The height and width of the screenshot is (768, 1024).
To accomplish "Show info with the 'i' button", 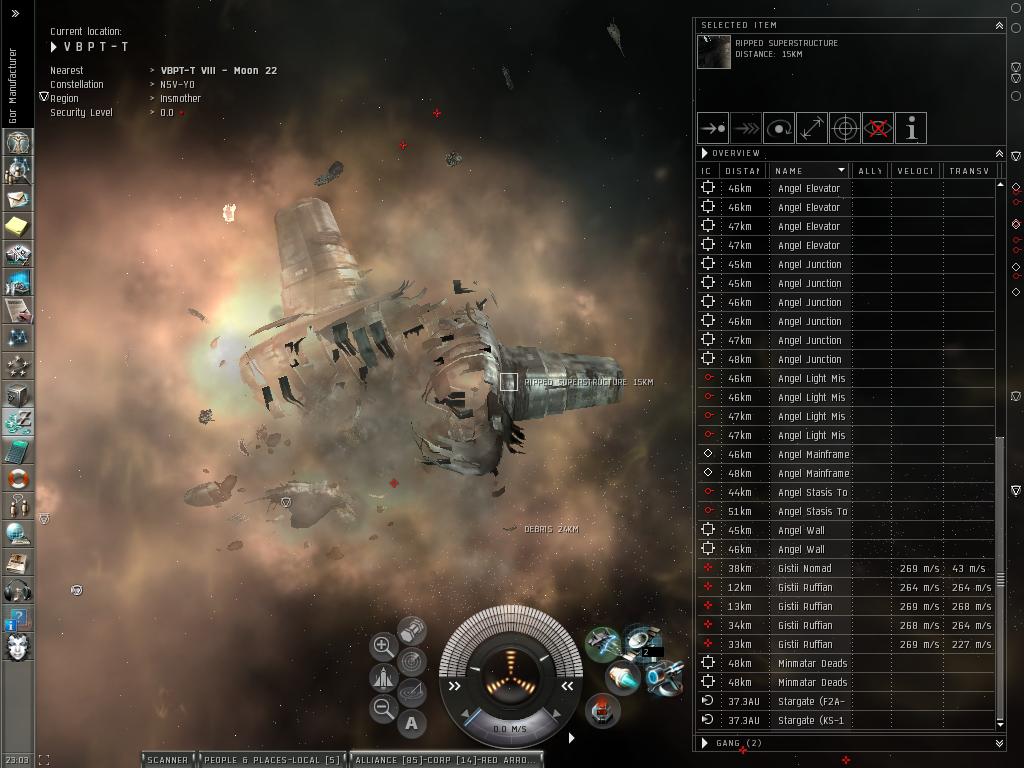I will [911, 128].
